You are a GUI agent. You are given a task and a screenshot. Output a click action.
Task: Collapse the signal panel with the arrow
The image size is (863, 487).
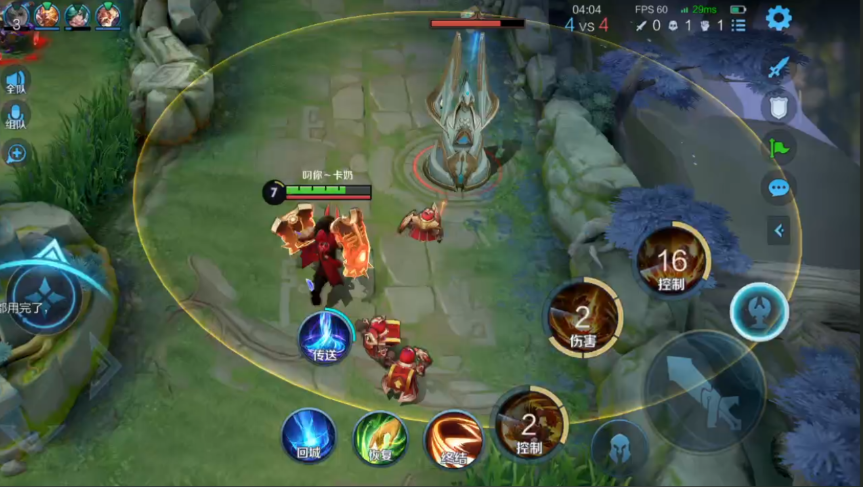pos(778,231)
